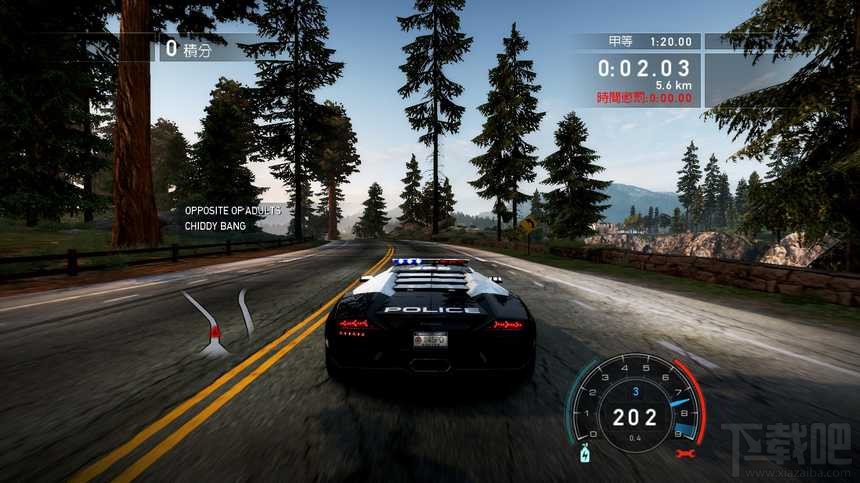The height and width of the screenshot is (483, 860).
Task: Click the green nitrous bottle icon
Action: pos(585,455)
